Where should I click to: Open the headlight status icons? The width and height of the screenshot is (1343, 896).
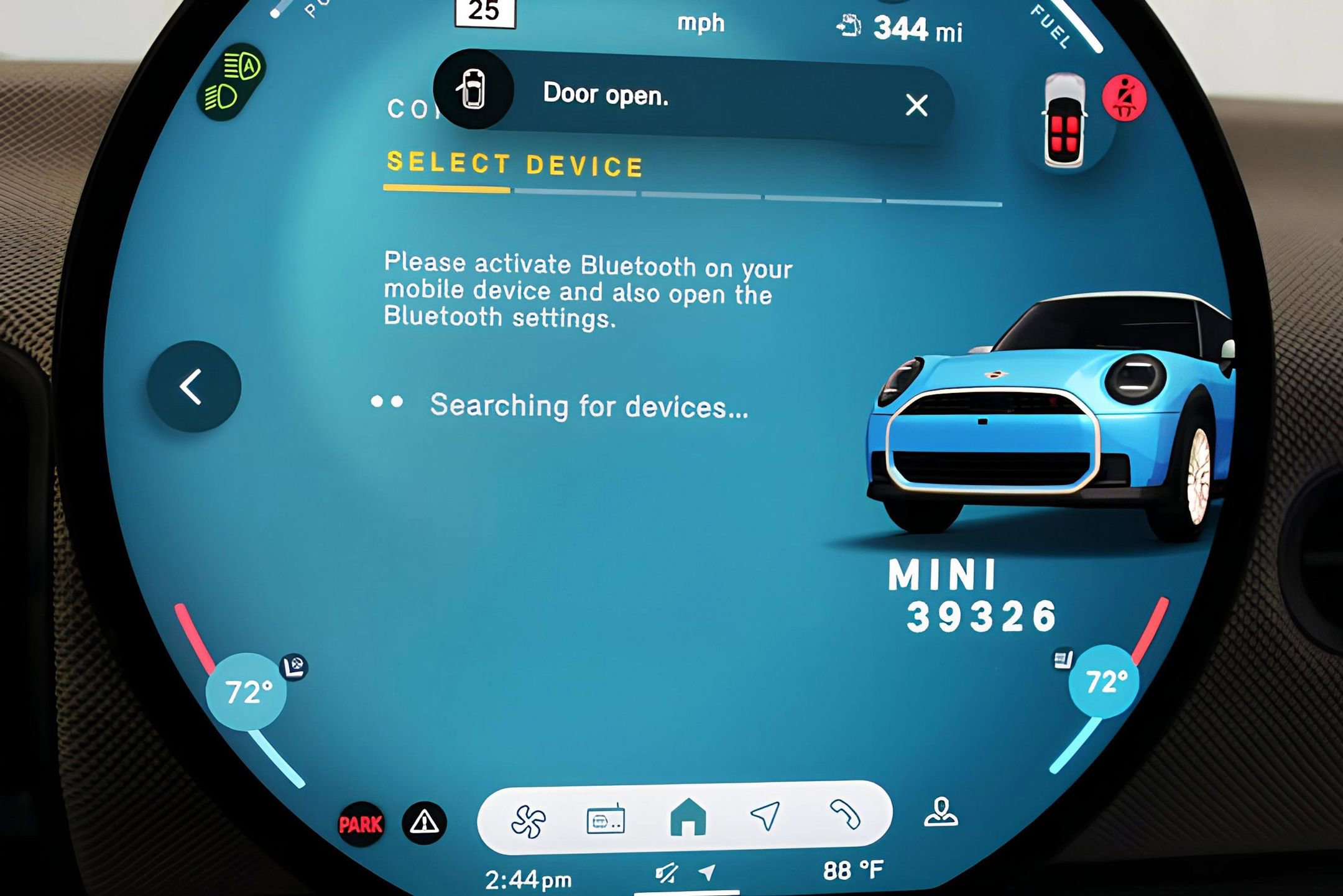(233, 82)
